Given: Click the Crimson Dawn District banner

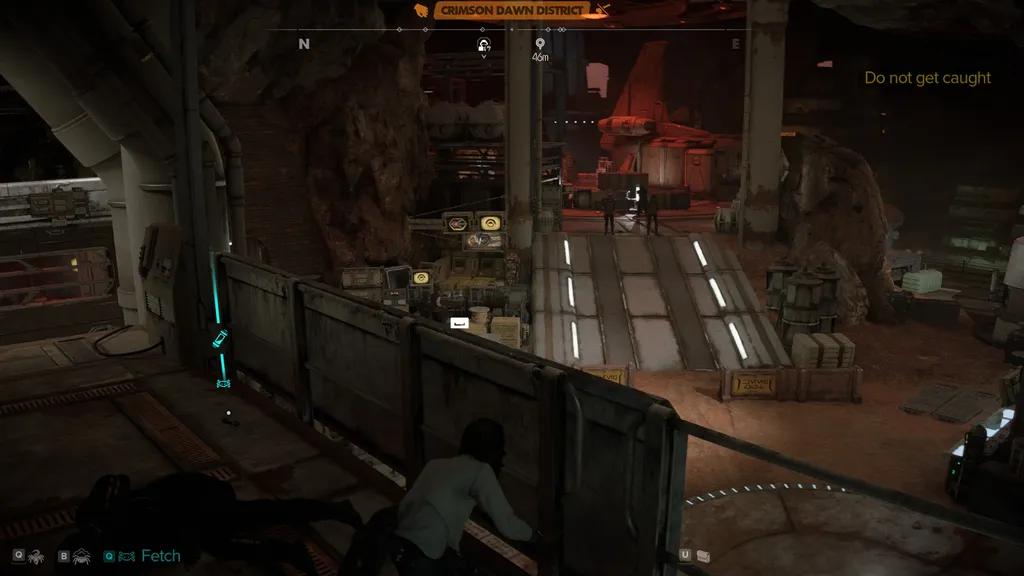Looking at the screenshot, I should point(512,10).
